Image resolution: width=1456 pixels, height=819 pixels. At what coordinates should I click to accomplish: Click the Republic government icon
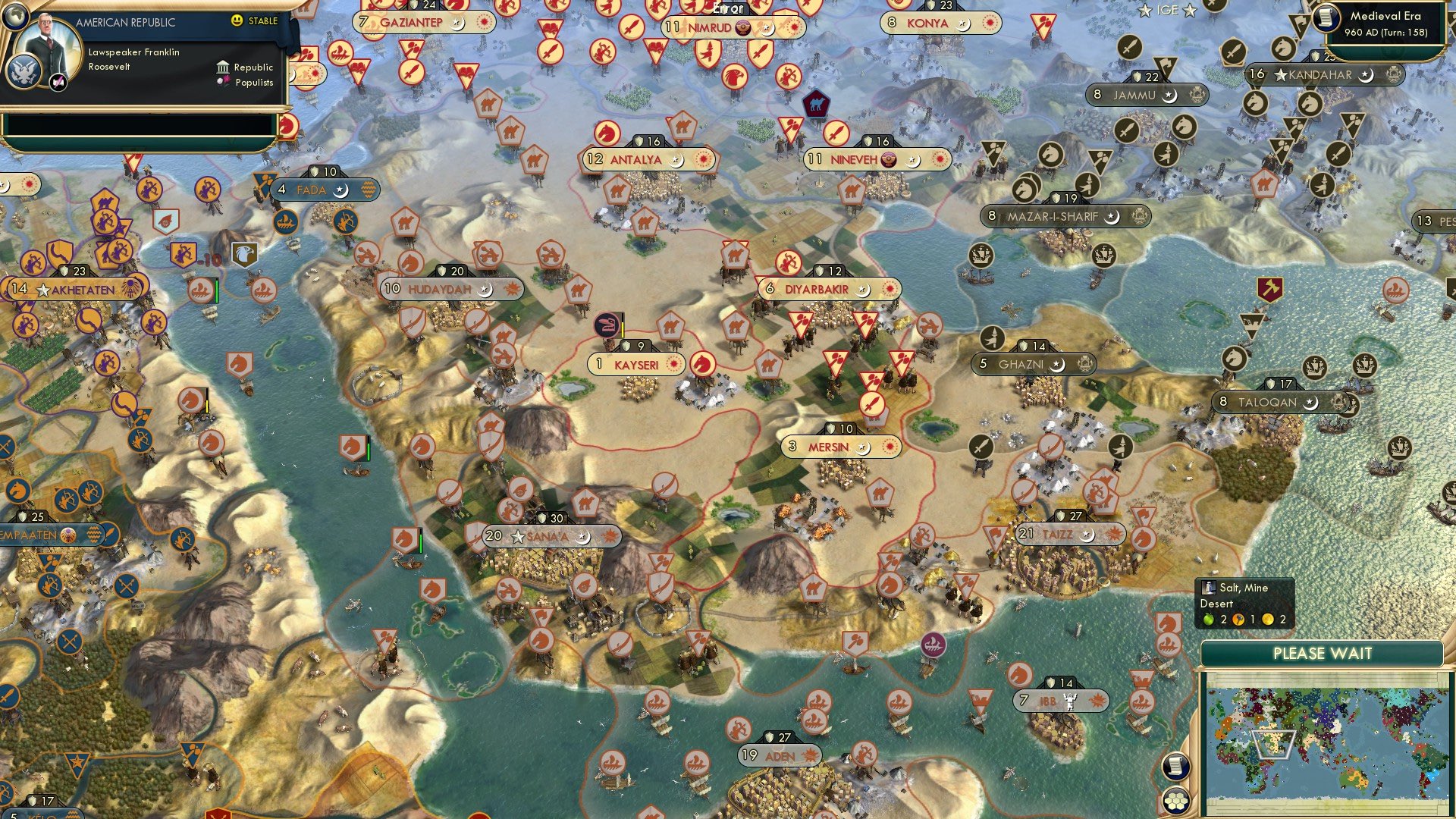[224, 67]
